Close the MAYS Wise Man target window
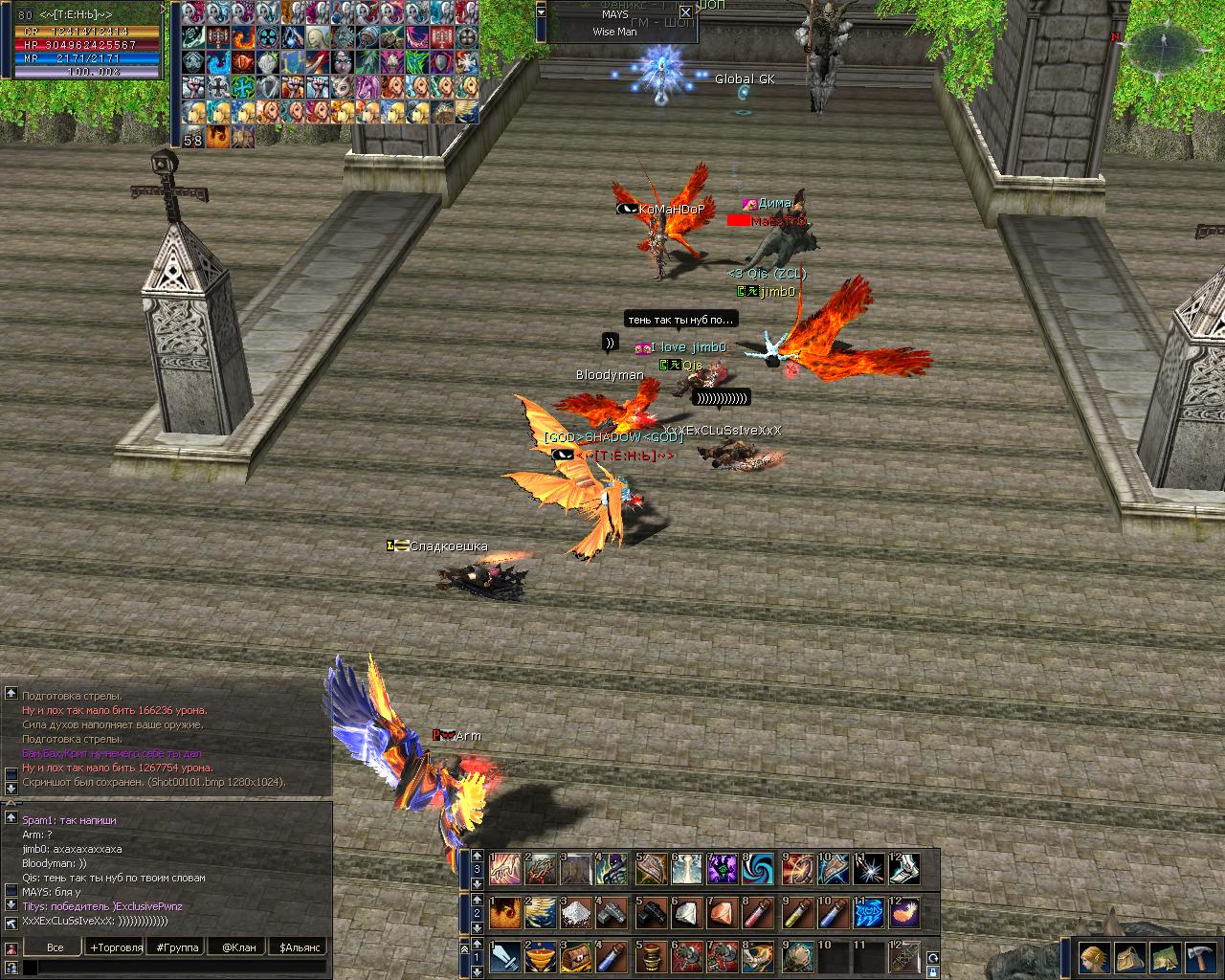 tap(685, 12)
